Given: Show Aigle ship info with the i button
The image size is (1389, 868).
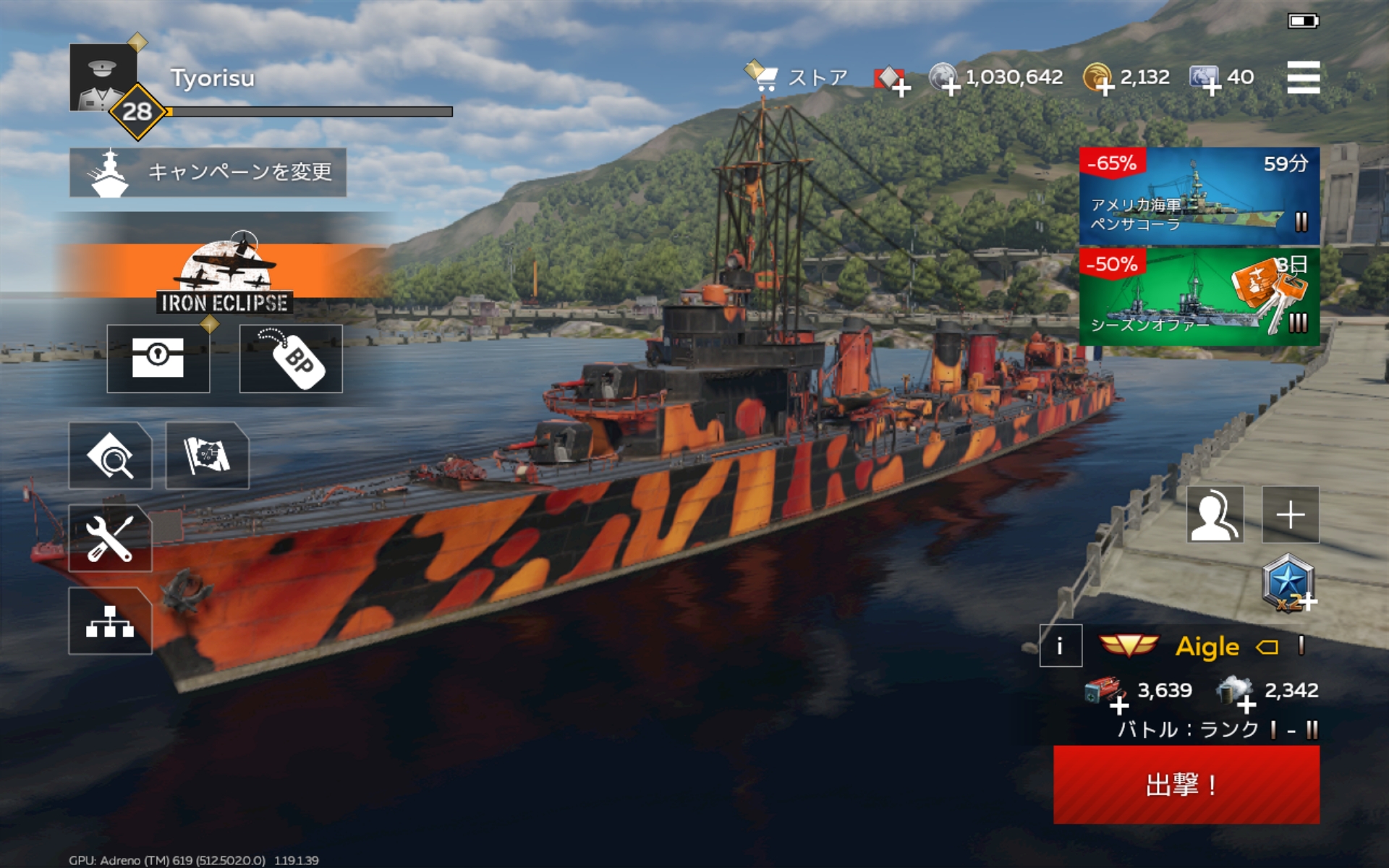Looking at the screenshot, I should (x=1061, y=645).
